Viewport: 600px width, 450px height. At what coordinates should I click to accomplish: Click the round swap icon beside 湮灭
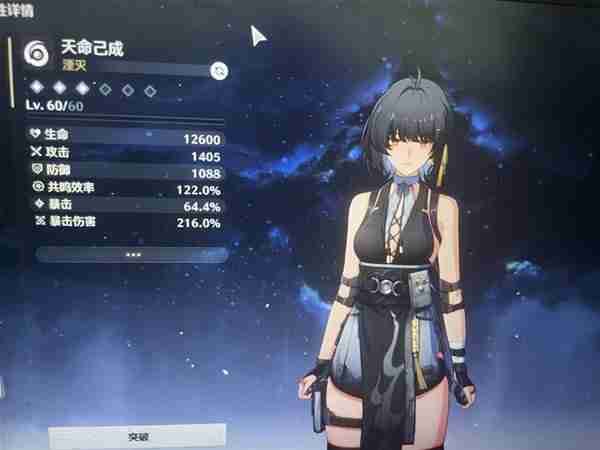219,70
